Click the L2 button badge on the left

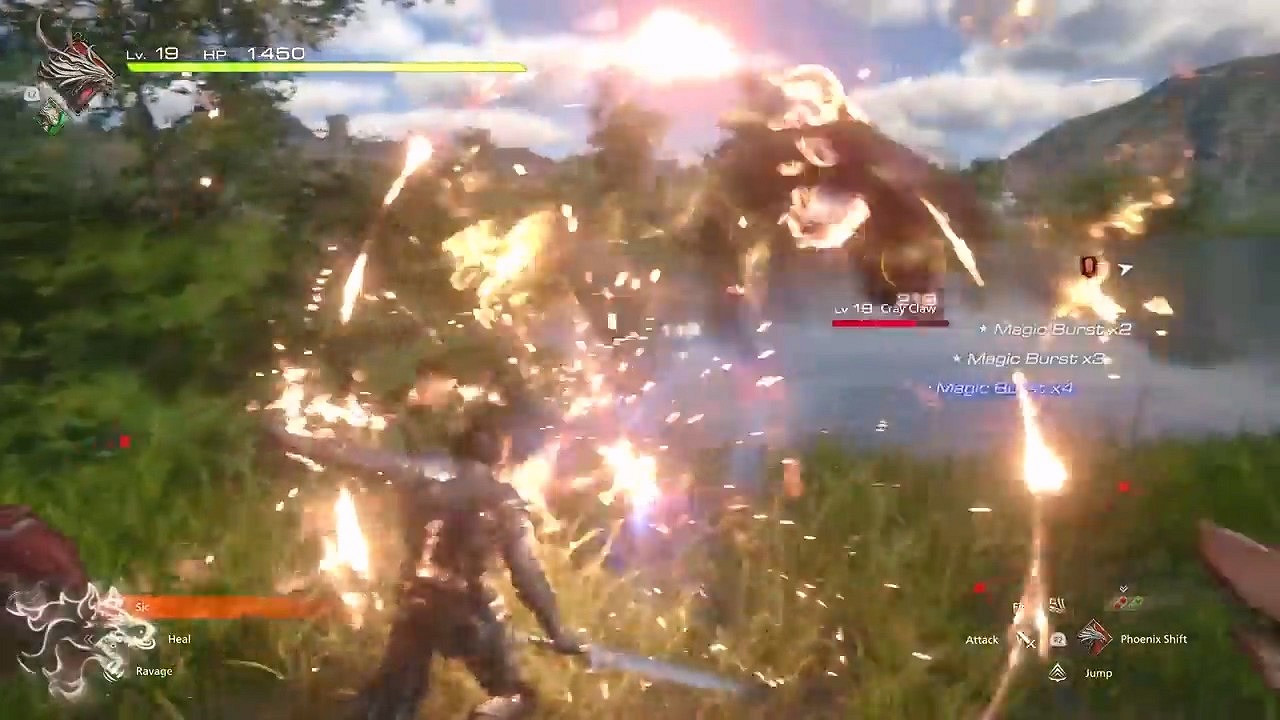[x=30, y=95]
